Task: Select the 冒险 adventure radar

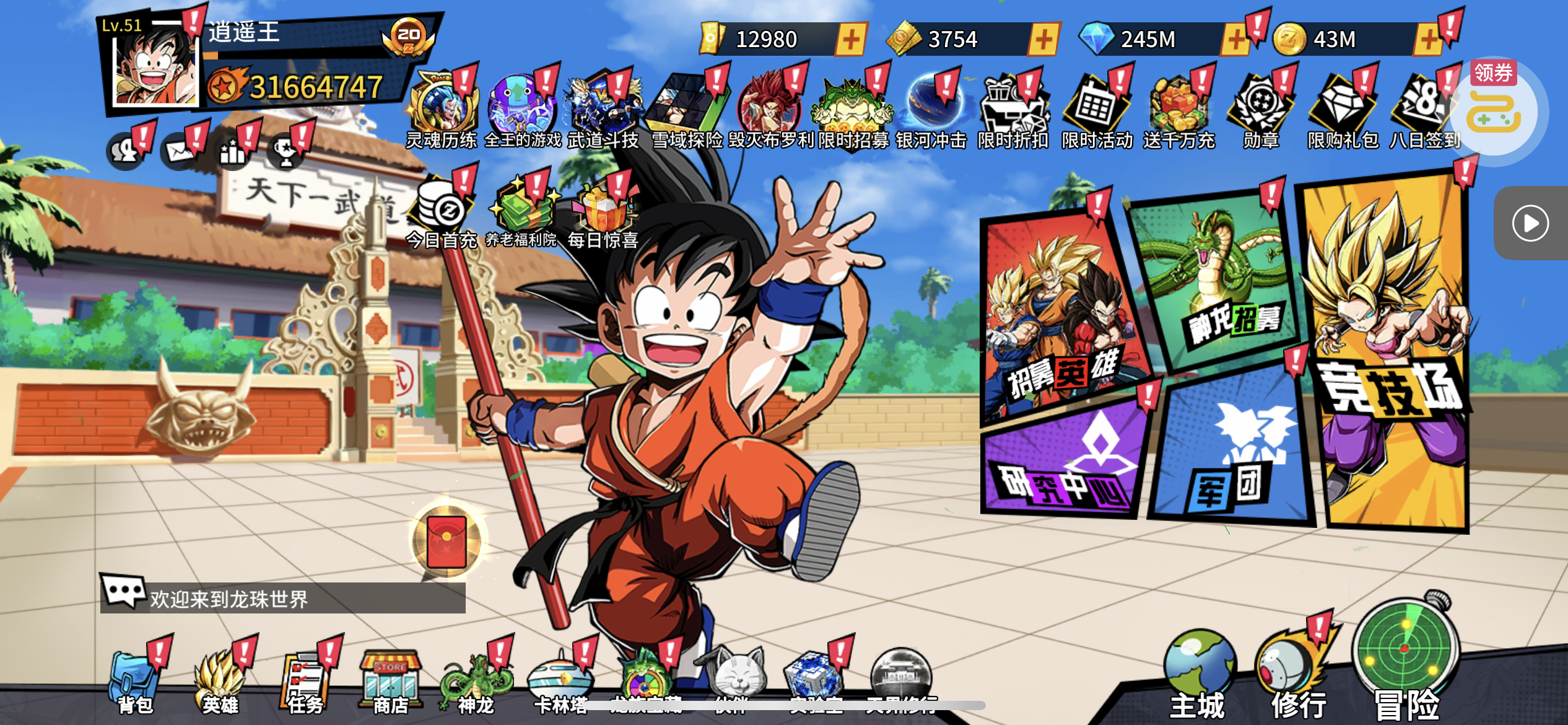Action: [1406, 657]
